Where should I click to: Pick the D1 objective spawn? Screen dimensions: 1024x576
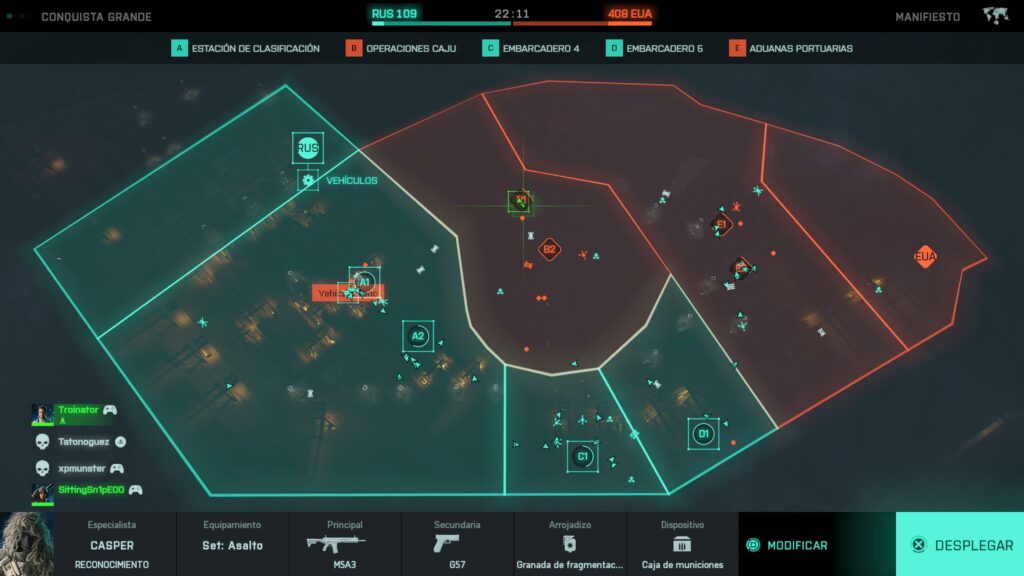coord(703,433)
